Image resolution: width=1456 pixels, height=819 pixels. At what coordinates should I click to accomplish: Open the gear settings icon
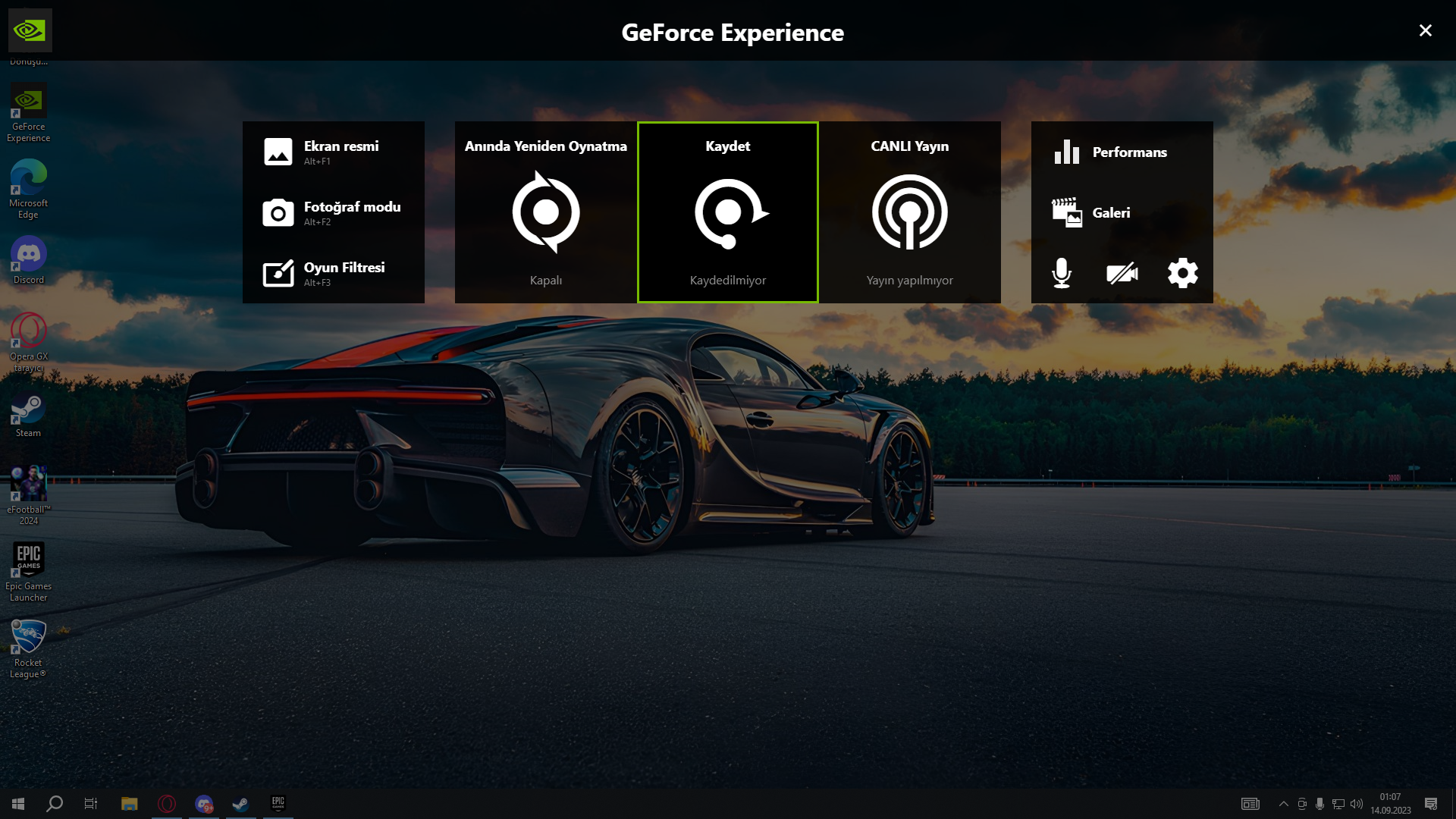pyautogui.click(x=1183, y=273)
